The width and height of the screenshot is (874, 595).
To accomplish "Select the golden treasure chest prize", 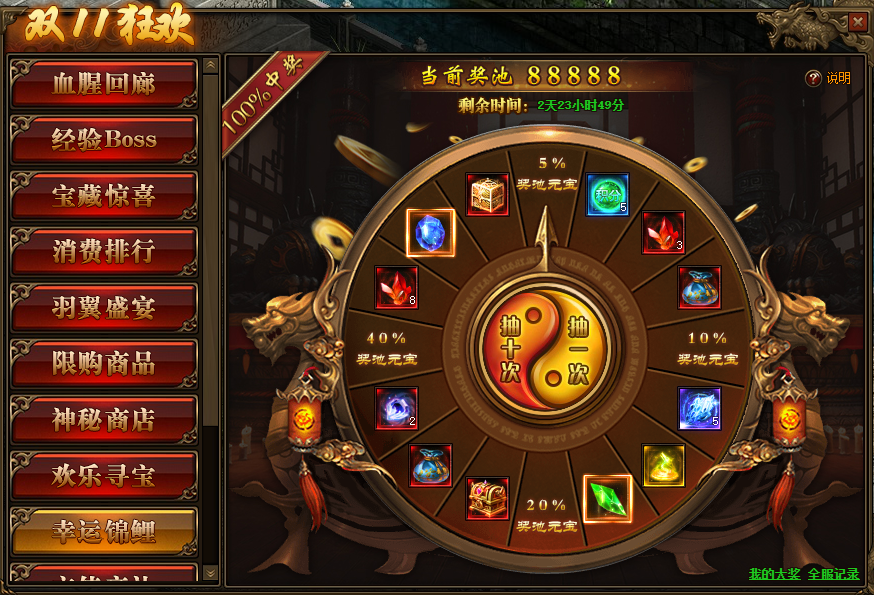I will (x=488, y=195).
